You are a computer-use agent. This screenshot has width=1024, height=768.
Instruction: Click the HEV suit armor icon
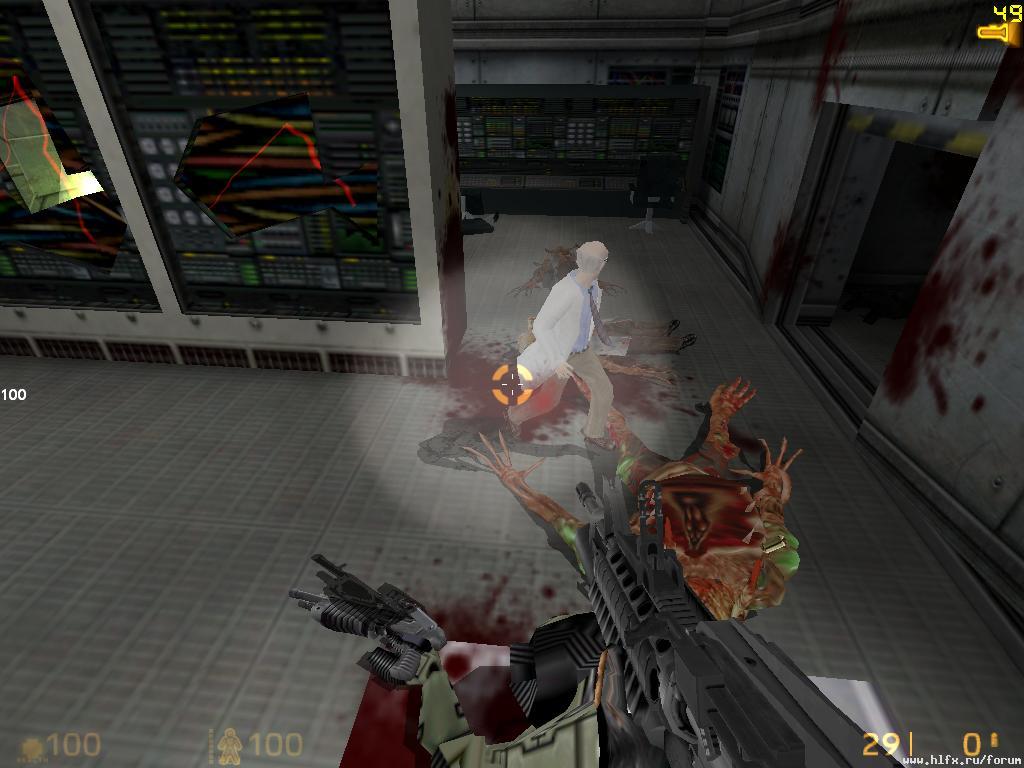coord(229,744)
